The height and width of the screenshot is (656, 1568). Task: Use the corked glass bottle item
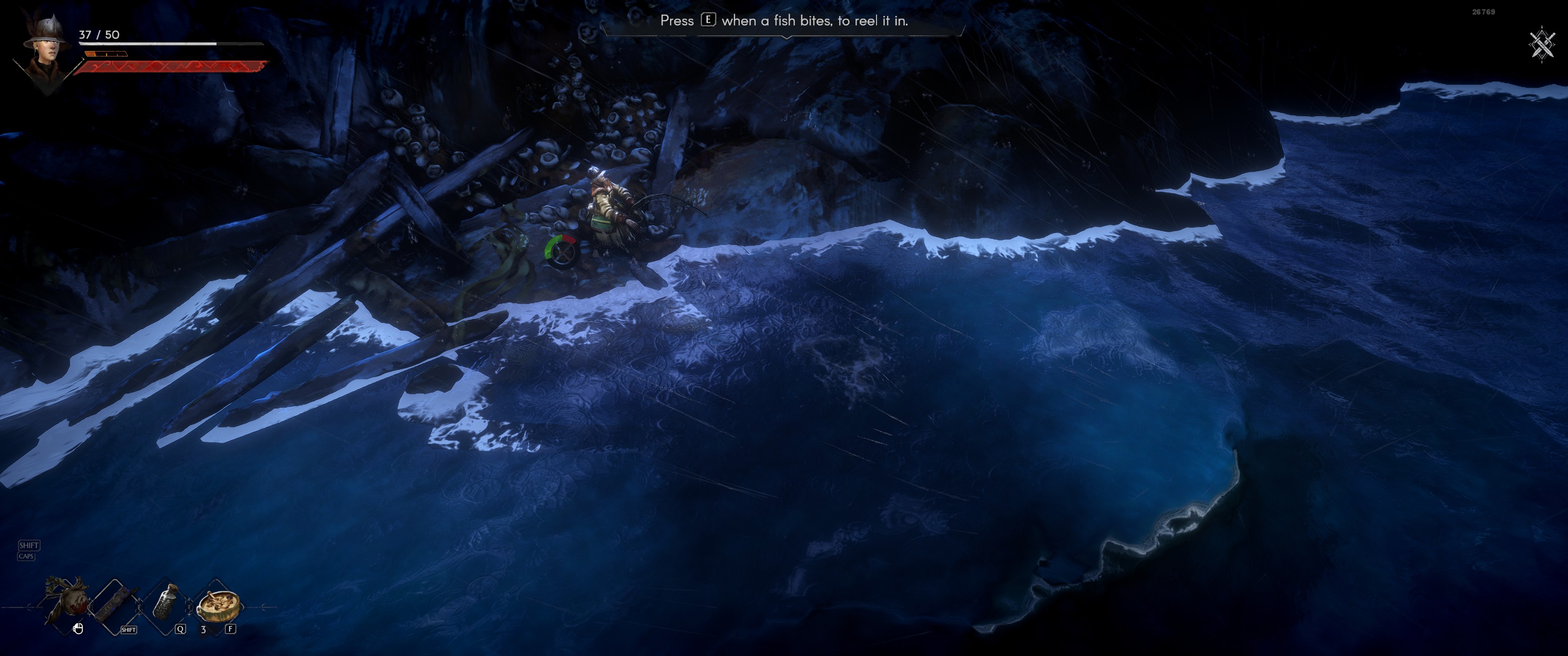pyautogui.click(x=166, y=602)
